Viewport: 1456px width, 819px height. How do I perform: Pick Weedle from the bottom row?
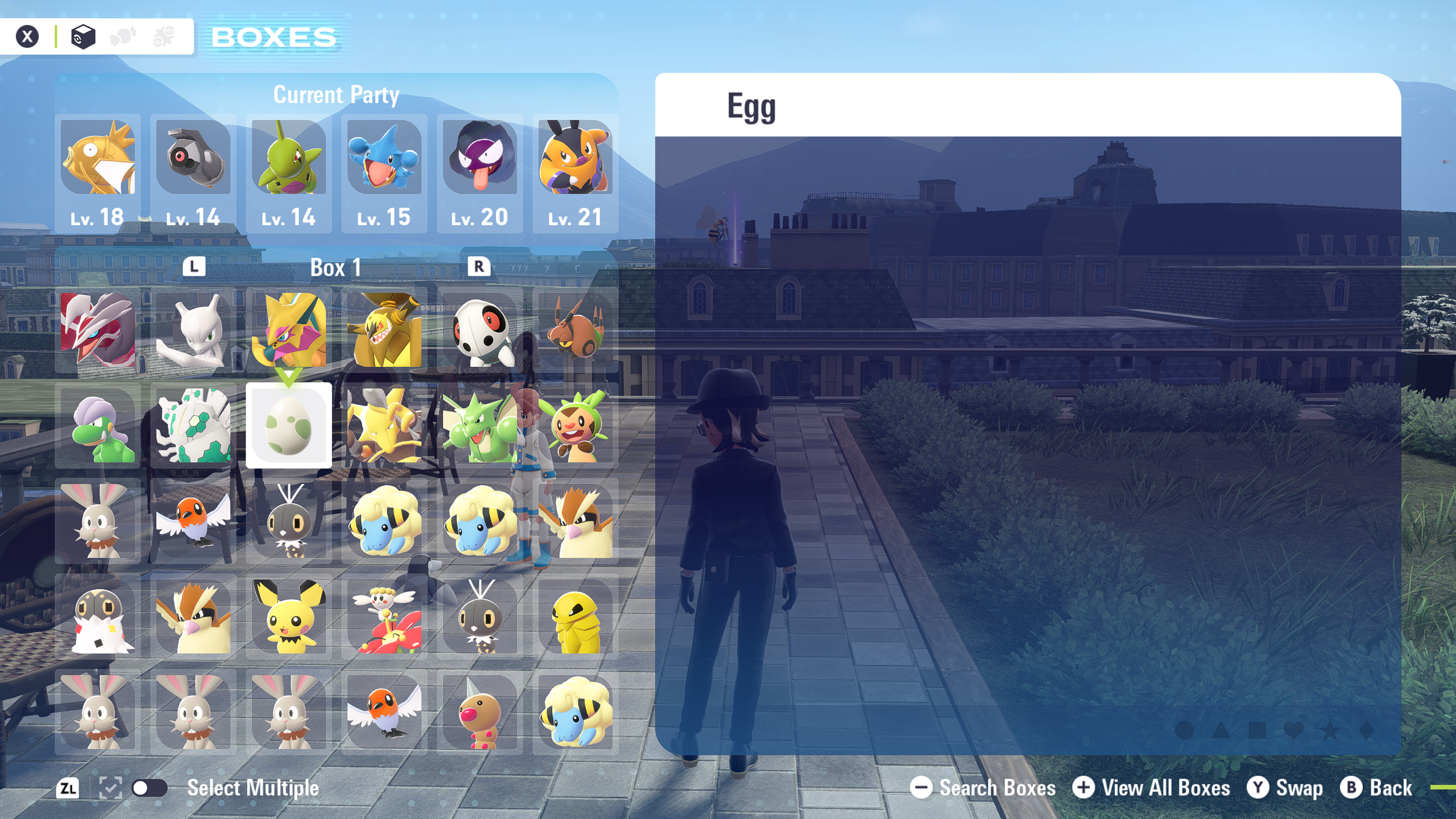(479, 712)
